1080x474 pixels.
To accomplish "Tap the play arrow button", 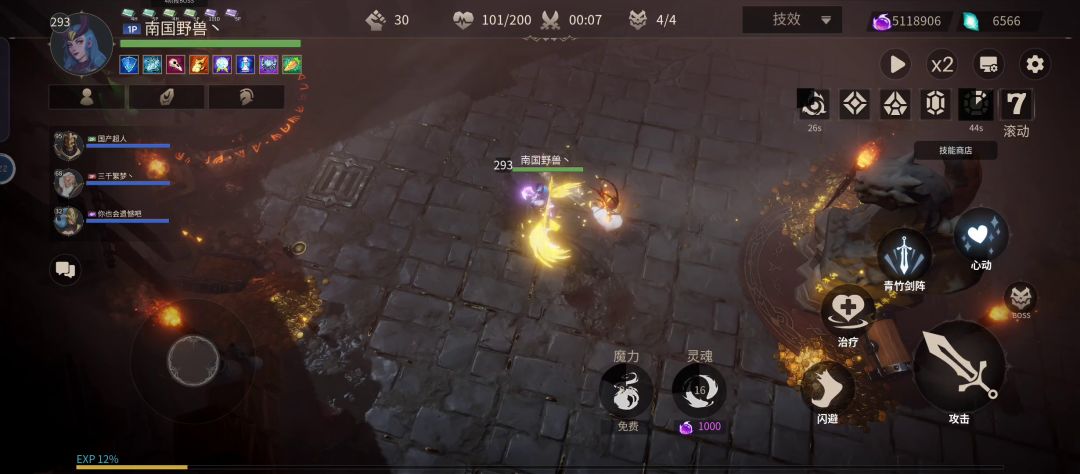I will [895, 65].
